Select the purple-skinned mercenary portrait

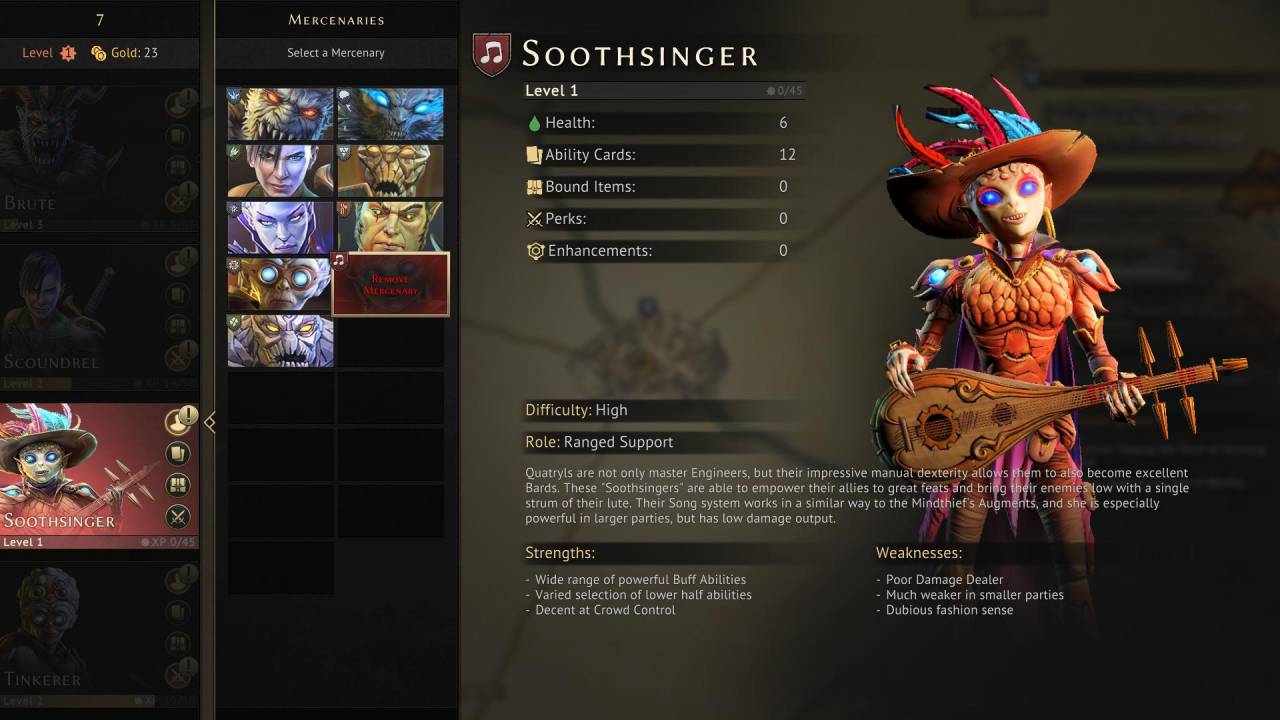280,228
